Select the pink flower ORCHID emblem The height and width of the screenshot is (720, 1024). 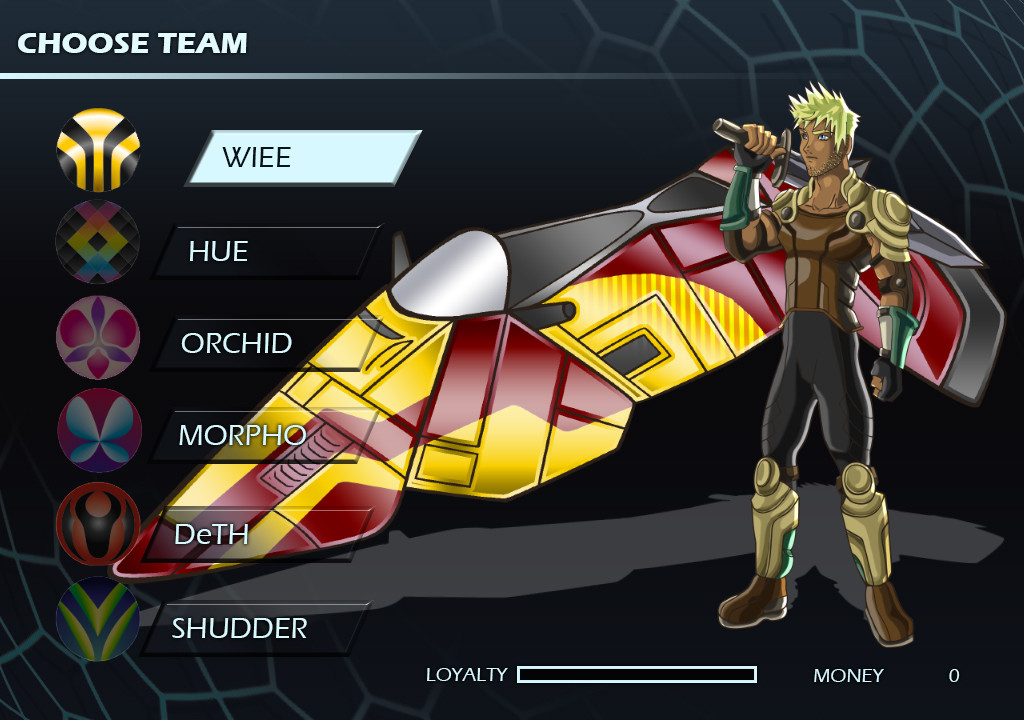click(x=98, y=337)
